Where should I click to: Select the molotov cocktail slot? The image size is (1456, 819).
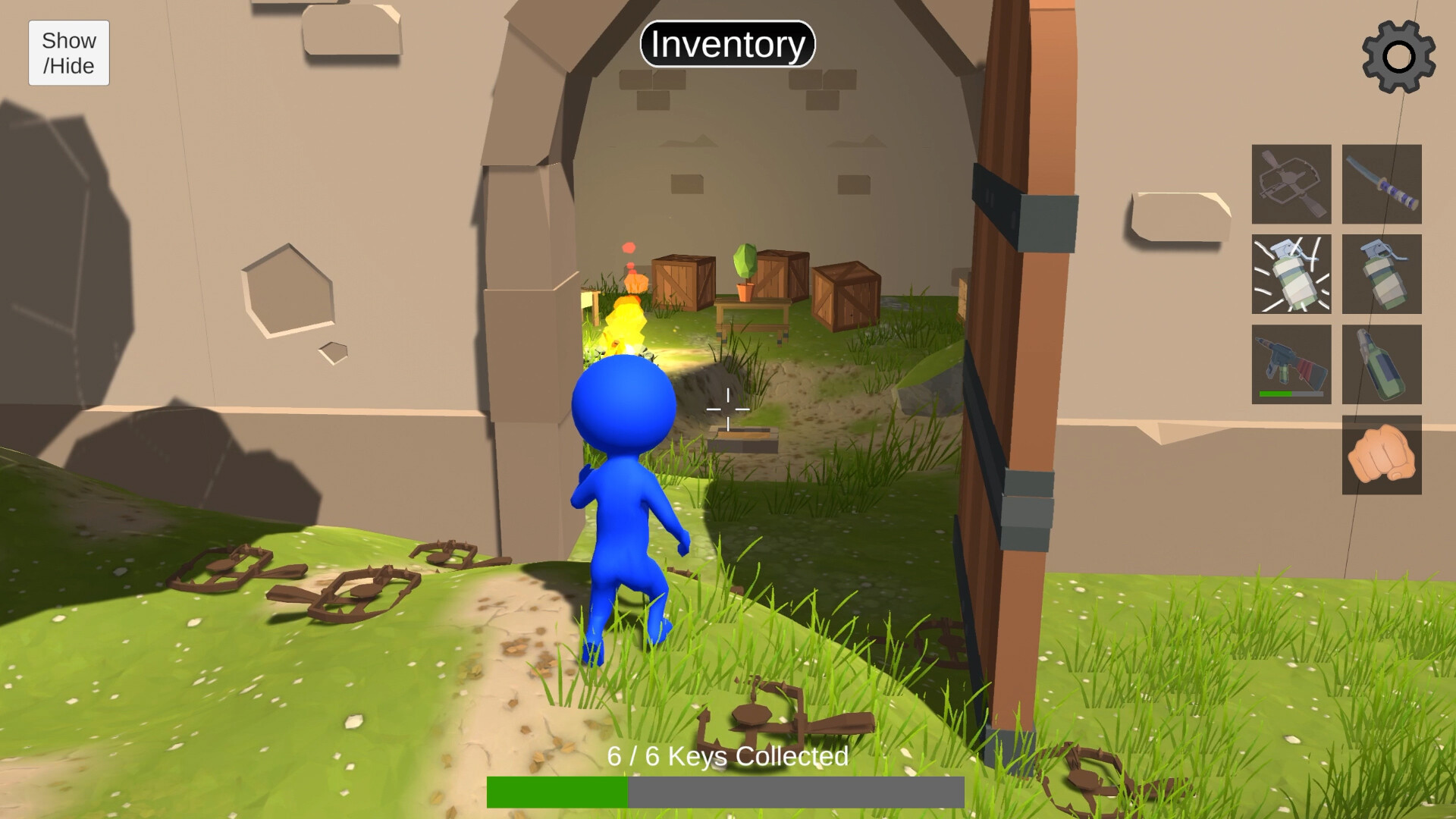[x=1382, y=366]
